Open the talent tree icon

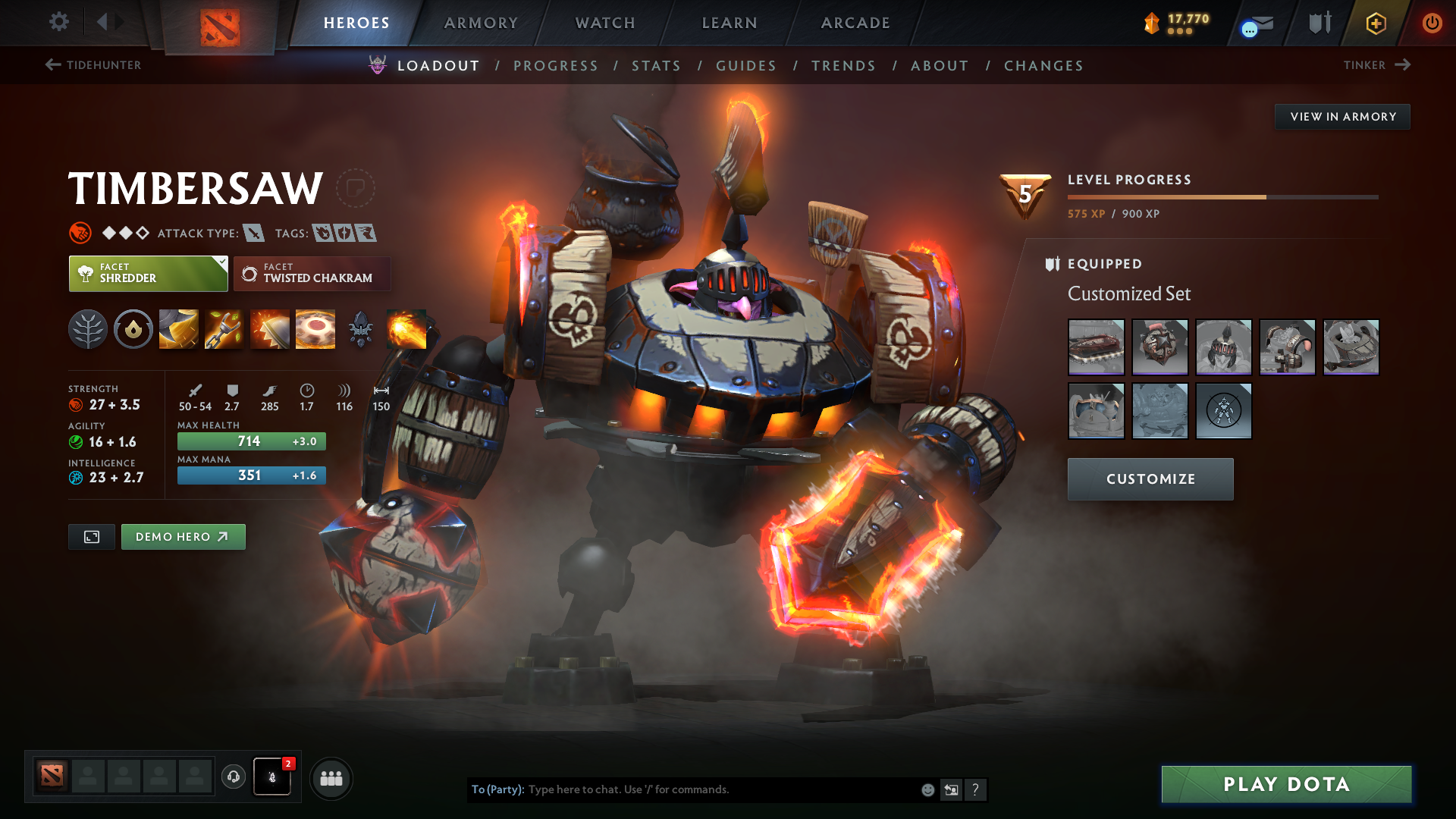point(88,328)
